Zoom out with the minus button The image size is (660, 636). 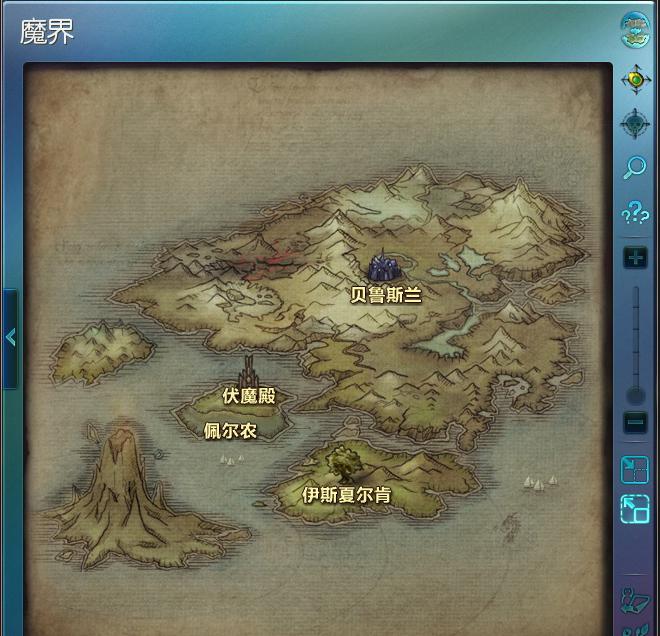635,422
